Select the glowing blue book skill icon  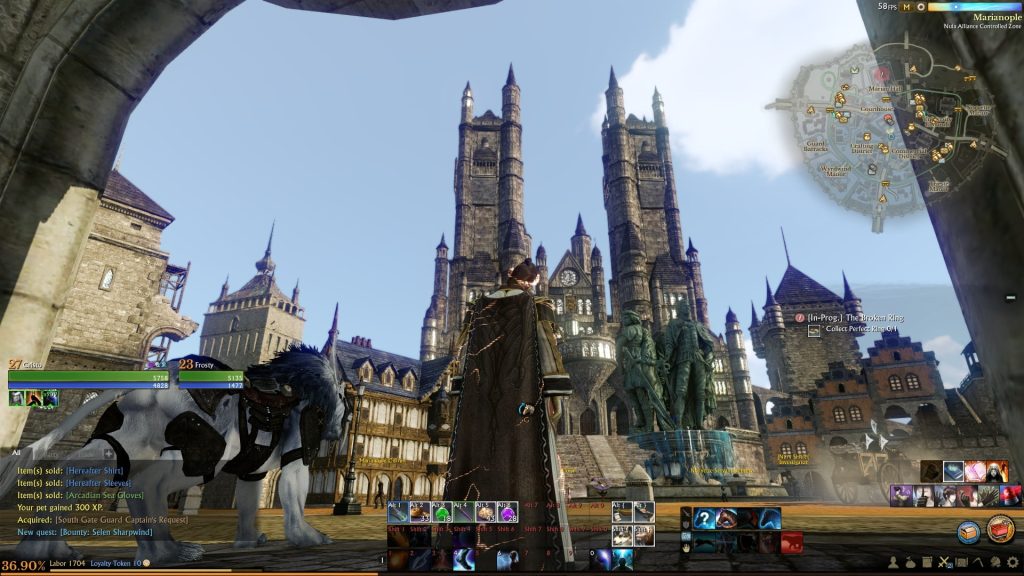[x=952, y=471]
